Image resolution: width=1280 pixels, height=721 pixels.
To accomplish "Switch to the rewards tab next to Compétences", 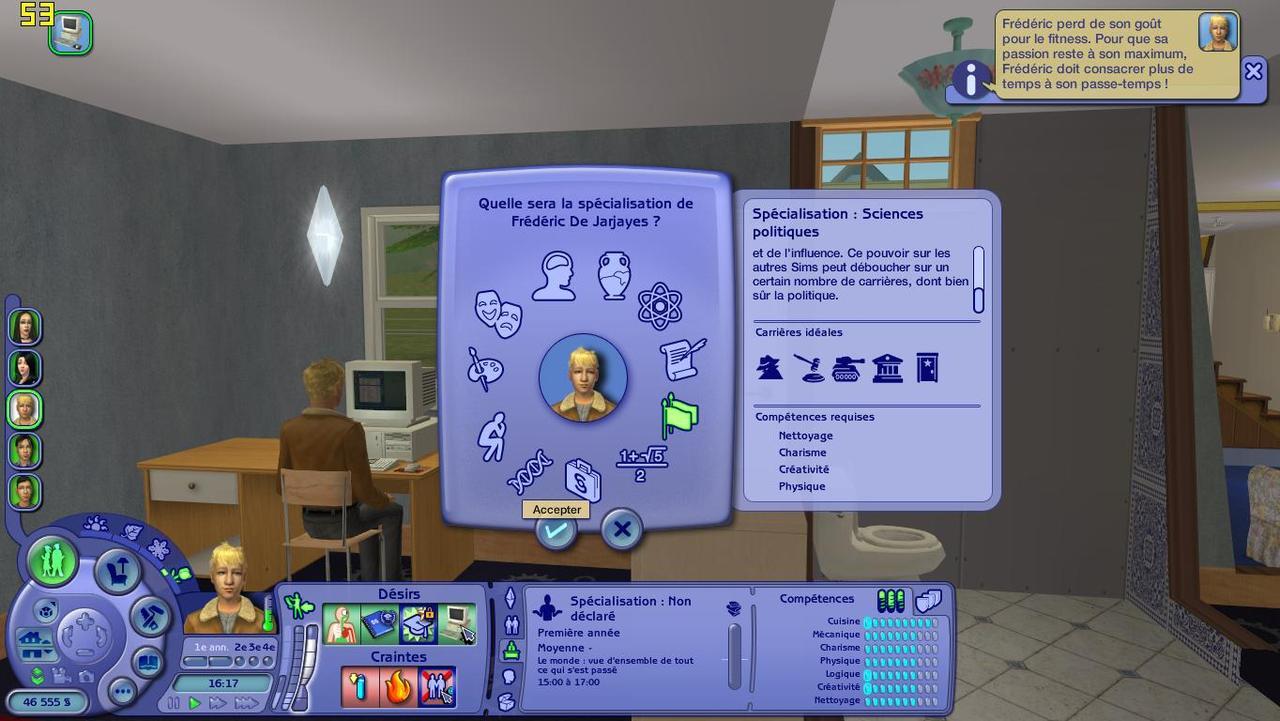I will tap(928, 600).
